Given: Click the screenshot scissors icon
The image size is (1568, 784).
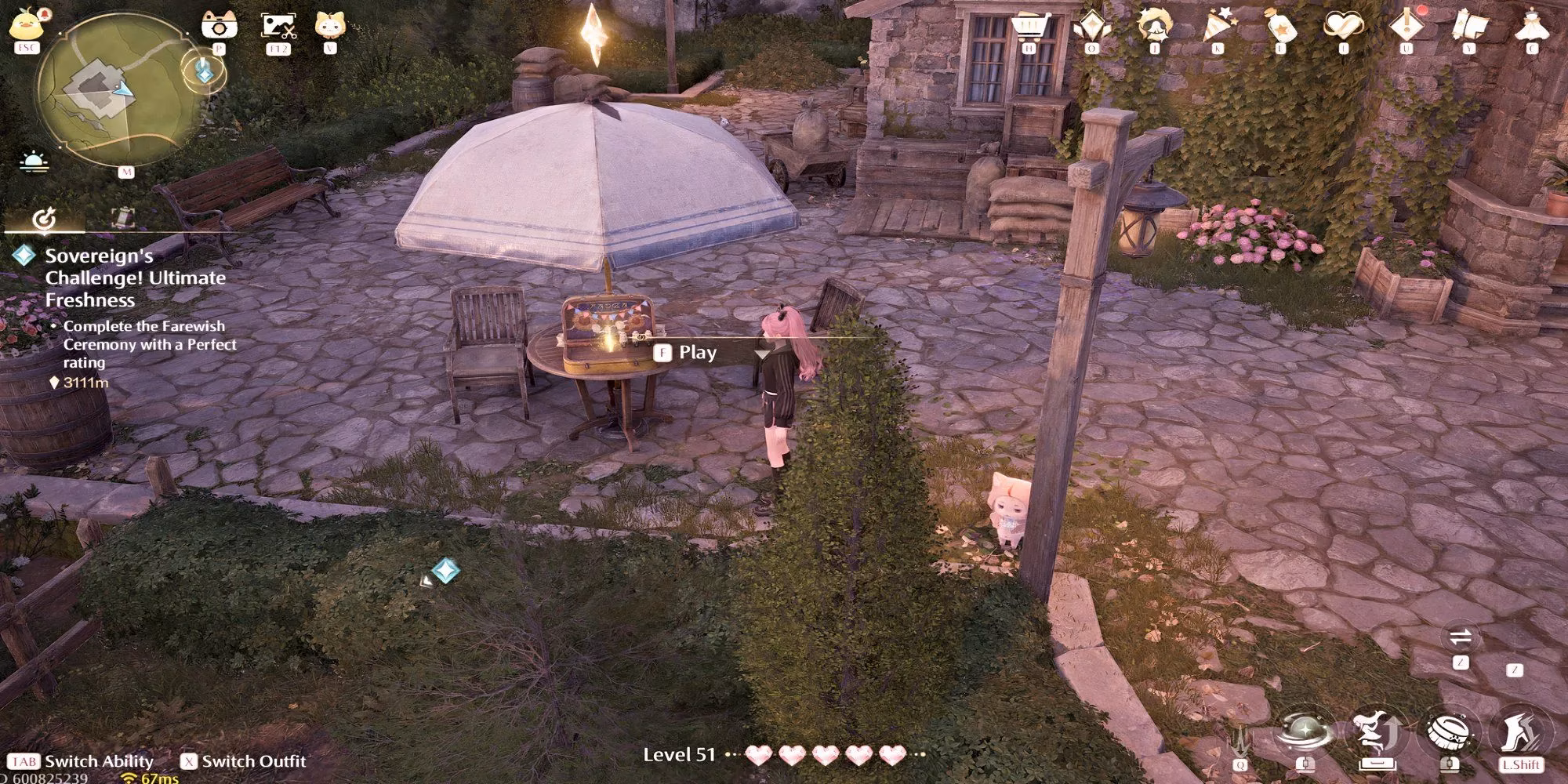Looking at the screenshot, I should [x=278, y=26].
